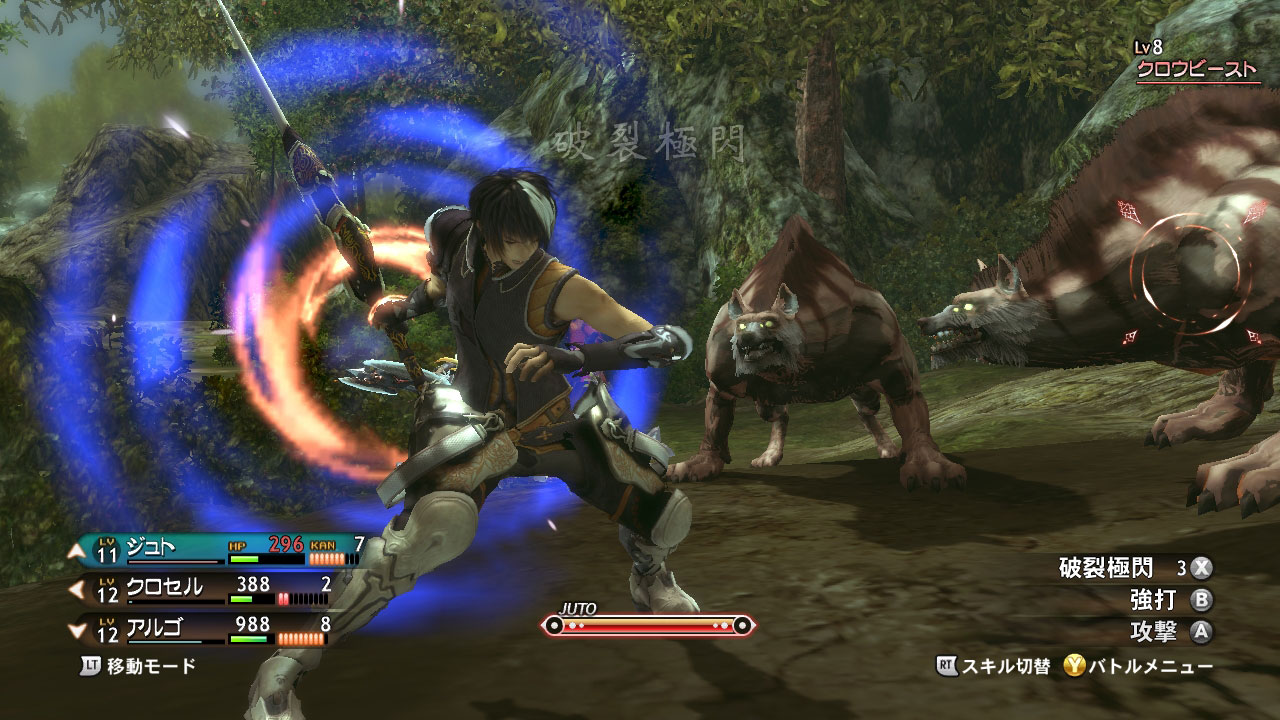
Task: Select party member クロセル's status row
Action: pos(200,590)
